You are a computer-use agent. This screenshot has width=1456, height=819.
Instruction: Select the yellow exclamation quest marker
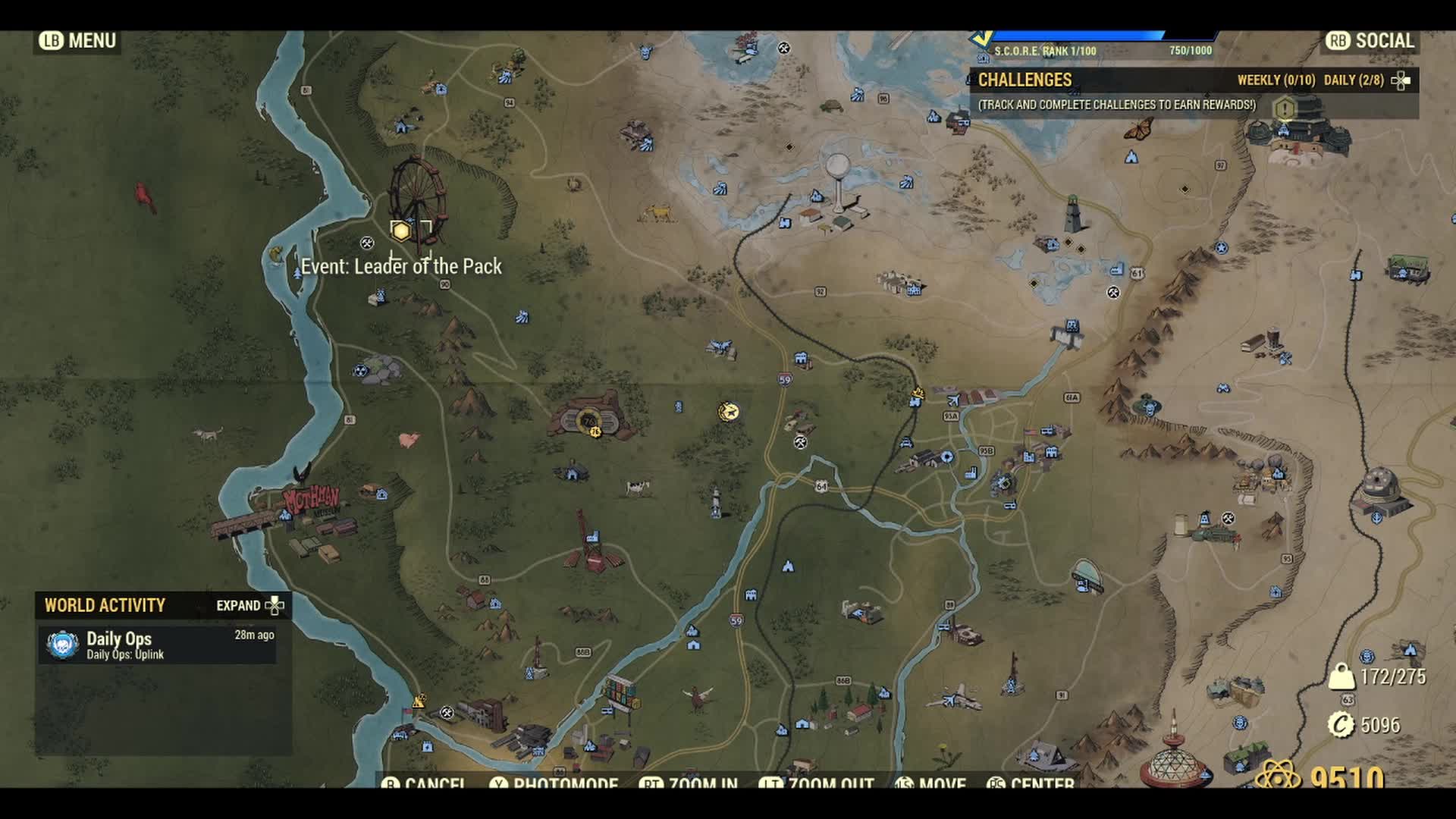coord(1285,109)
